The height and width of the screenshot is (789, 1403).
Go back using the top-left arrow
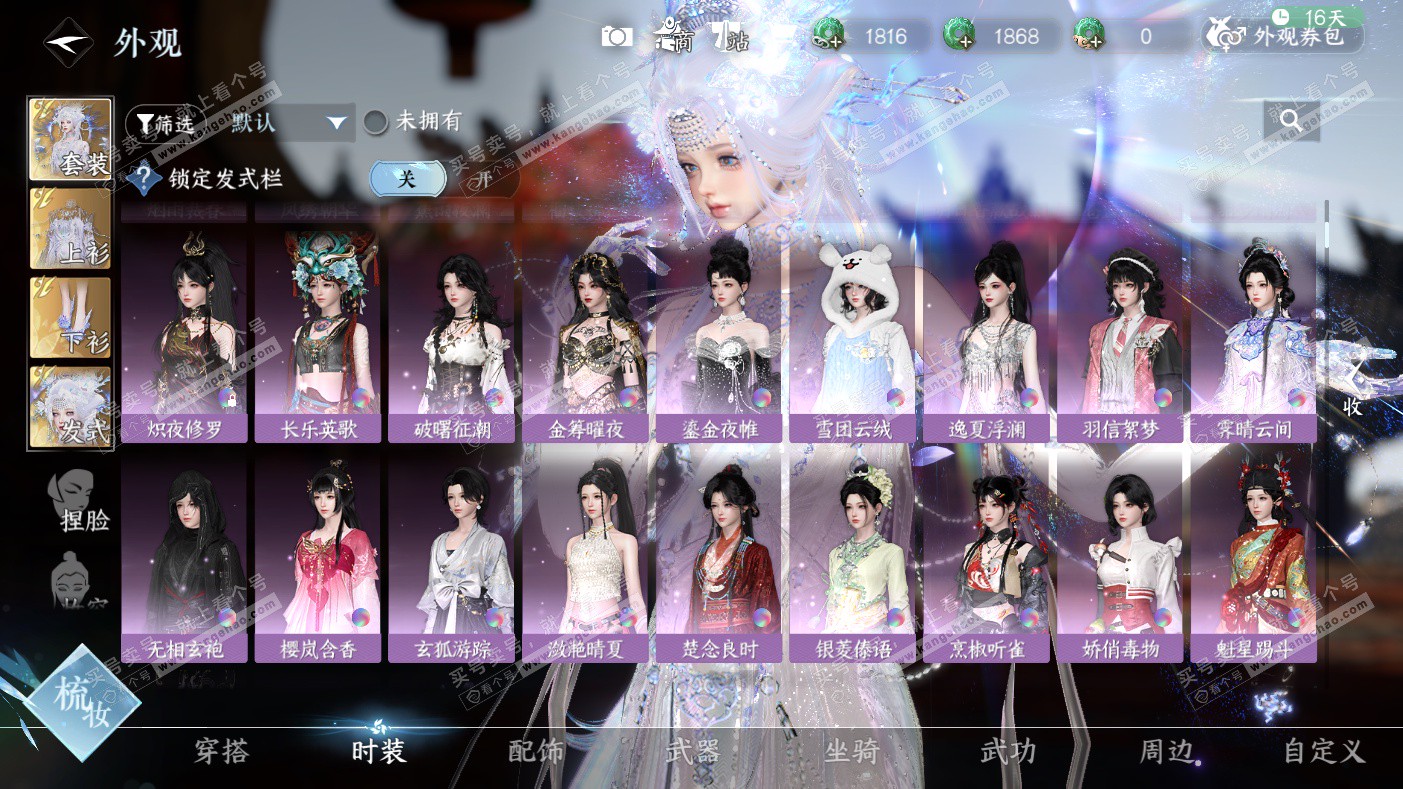click(x=68, y=43)
